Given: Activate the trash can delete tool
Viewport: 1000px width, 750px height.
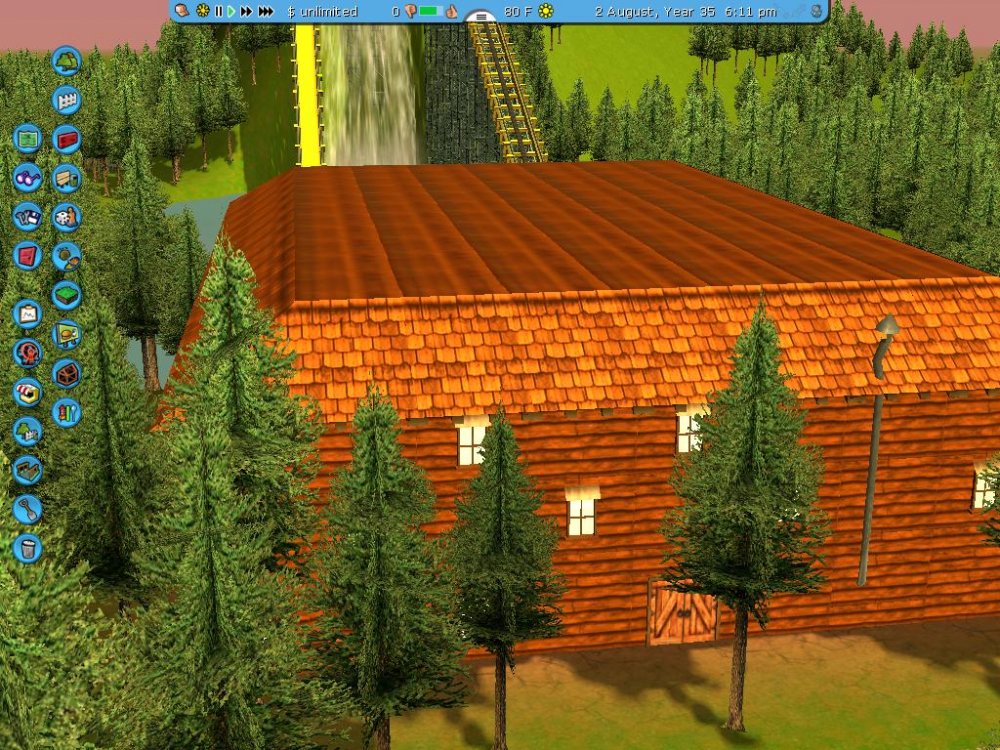Looking at the screenshot, I should click(27, 548).
